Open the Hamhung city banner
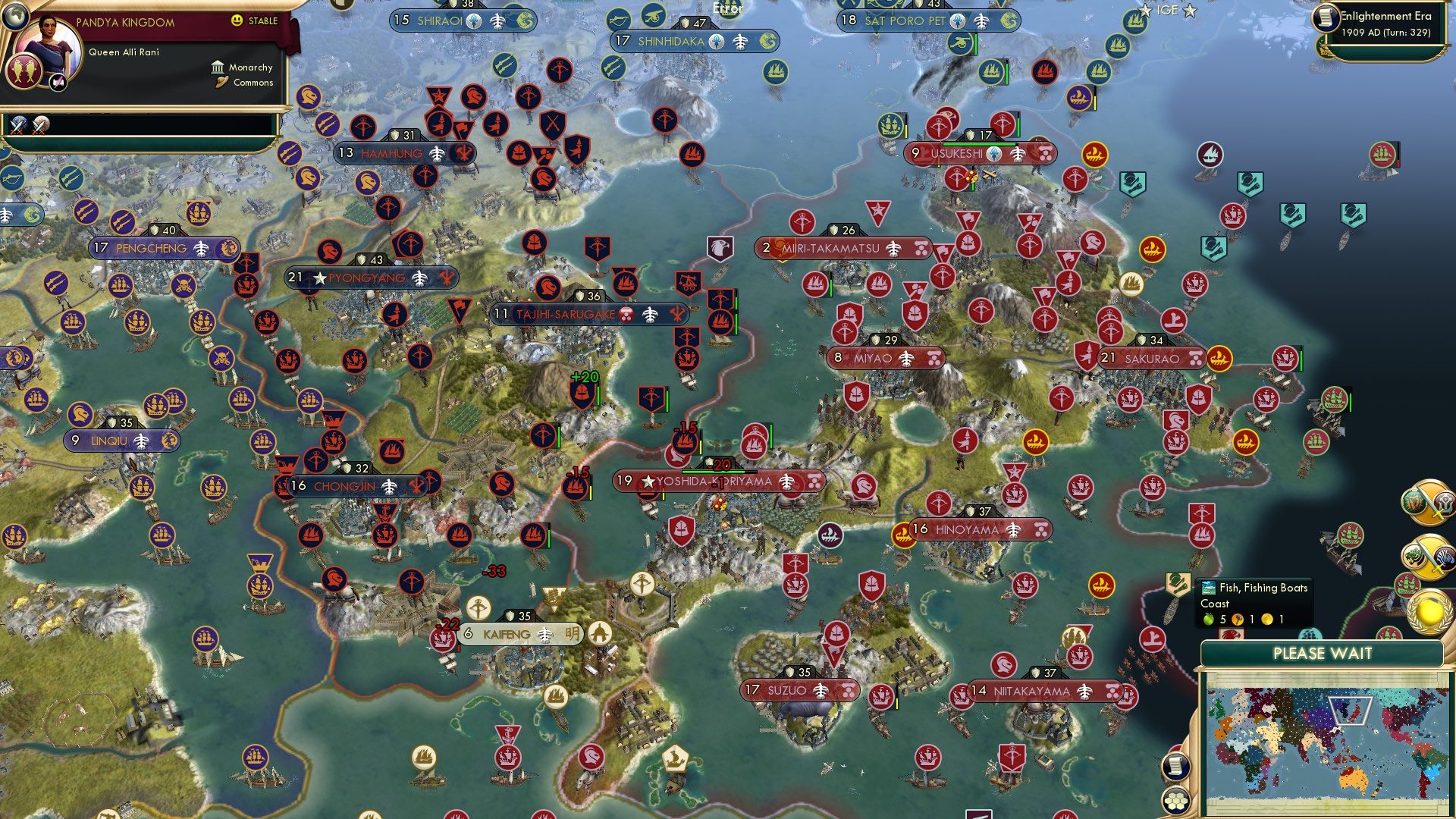 pyautogui.click(x=394, y=153)
